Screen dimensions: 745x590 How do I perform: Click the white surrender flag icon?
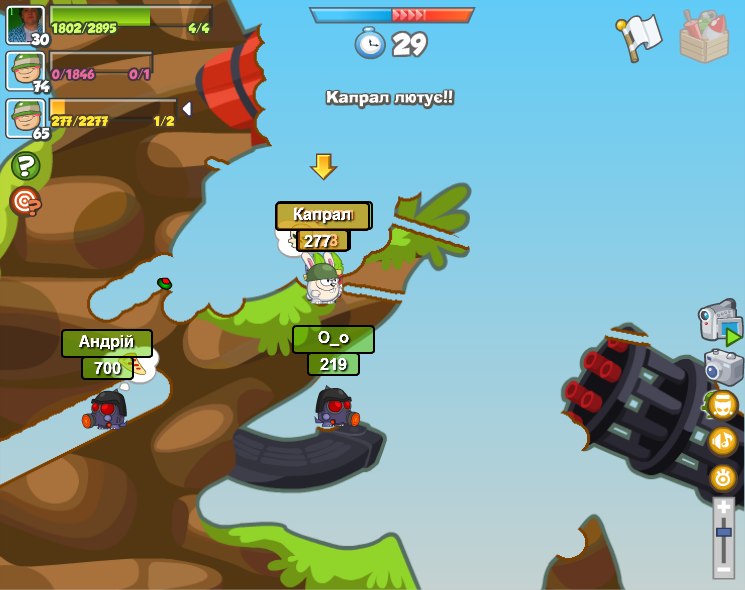[640, 37]
